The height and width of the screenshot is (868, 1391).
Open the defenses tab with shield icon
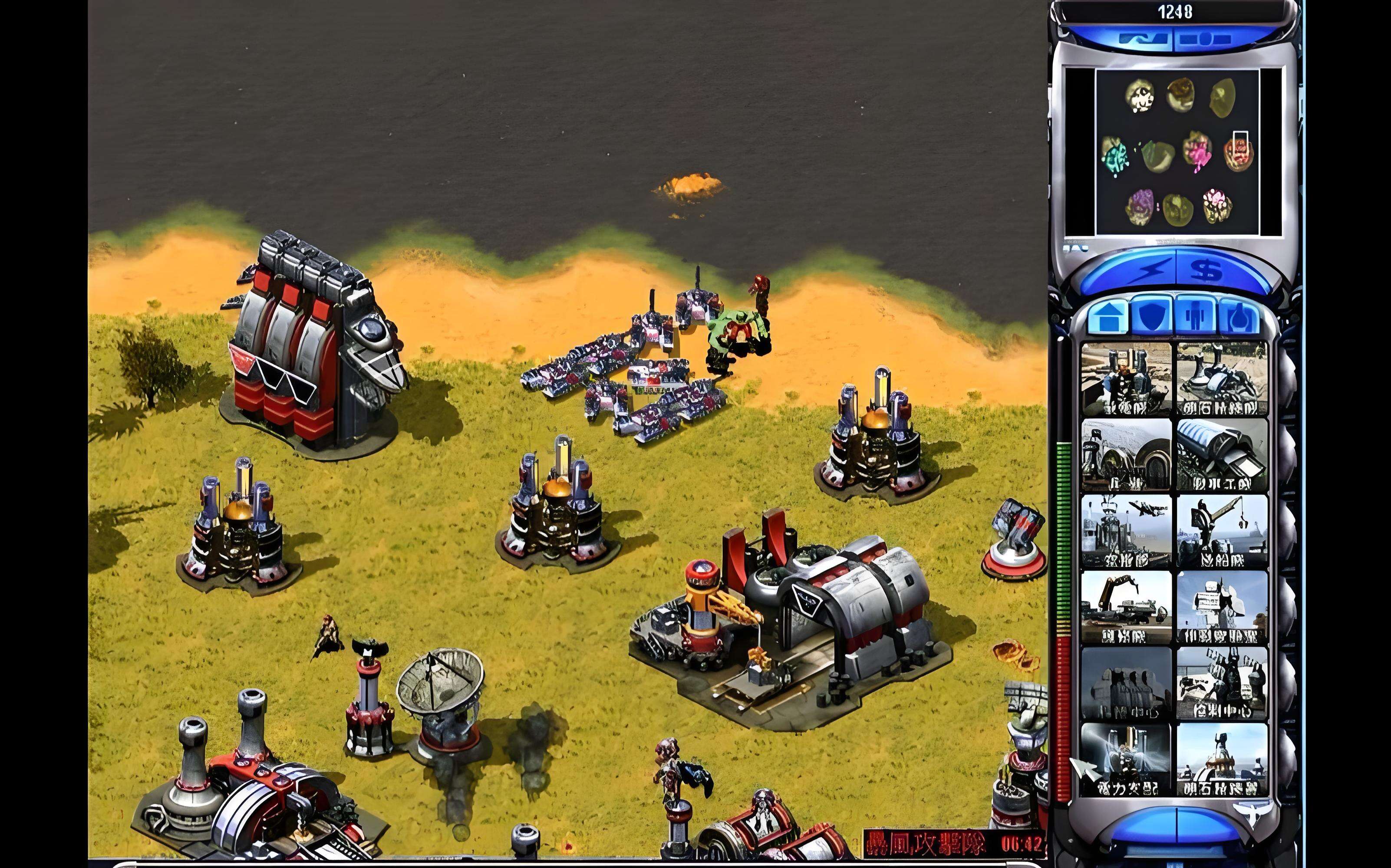(1150, 316)
